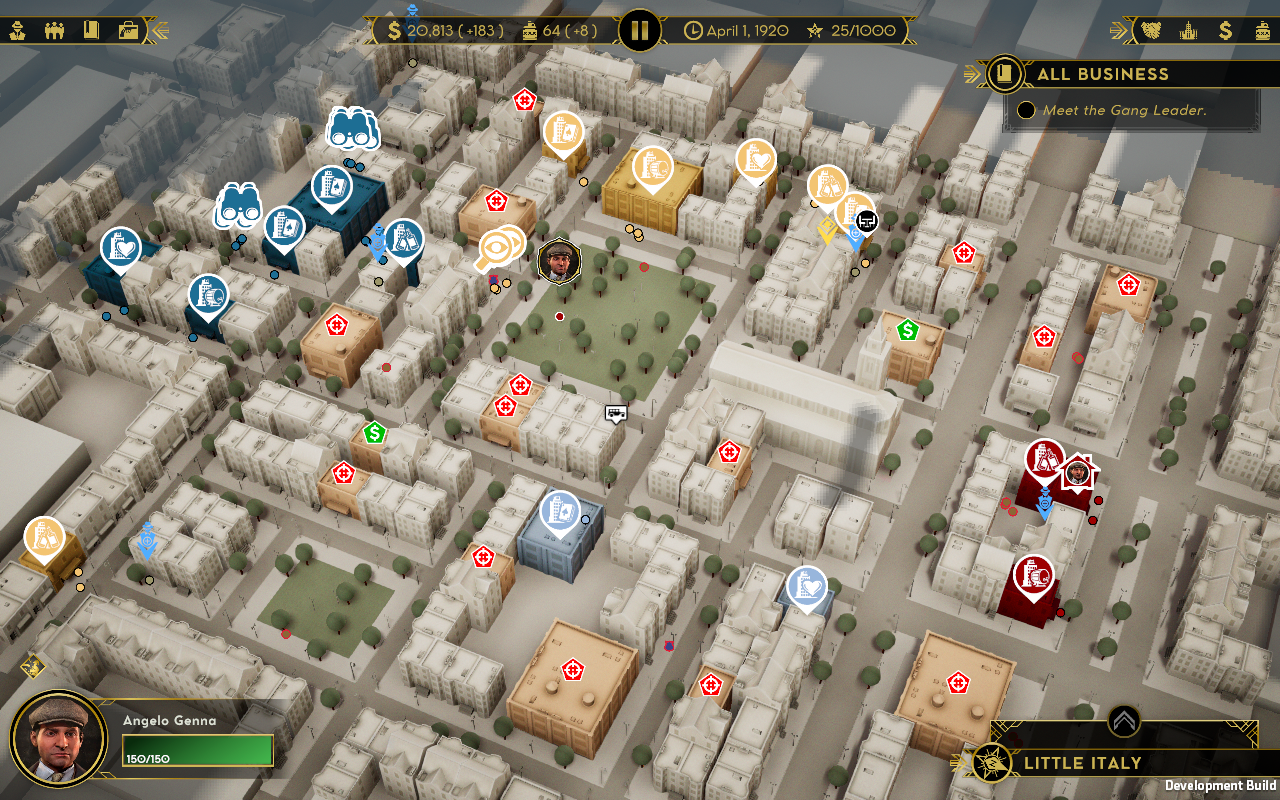The height and width of the screenshot is (800, 1280).
Task: Open the dollar sign economy icon top-right
Action: [x=1226, y=31]
